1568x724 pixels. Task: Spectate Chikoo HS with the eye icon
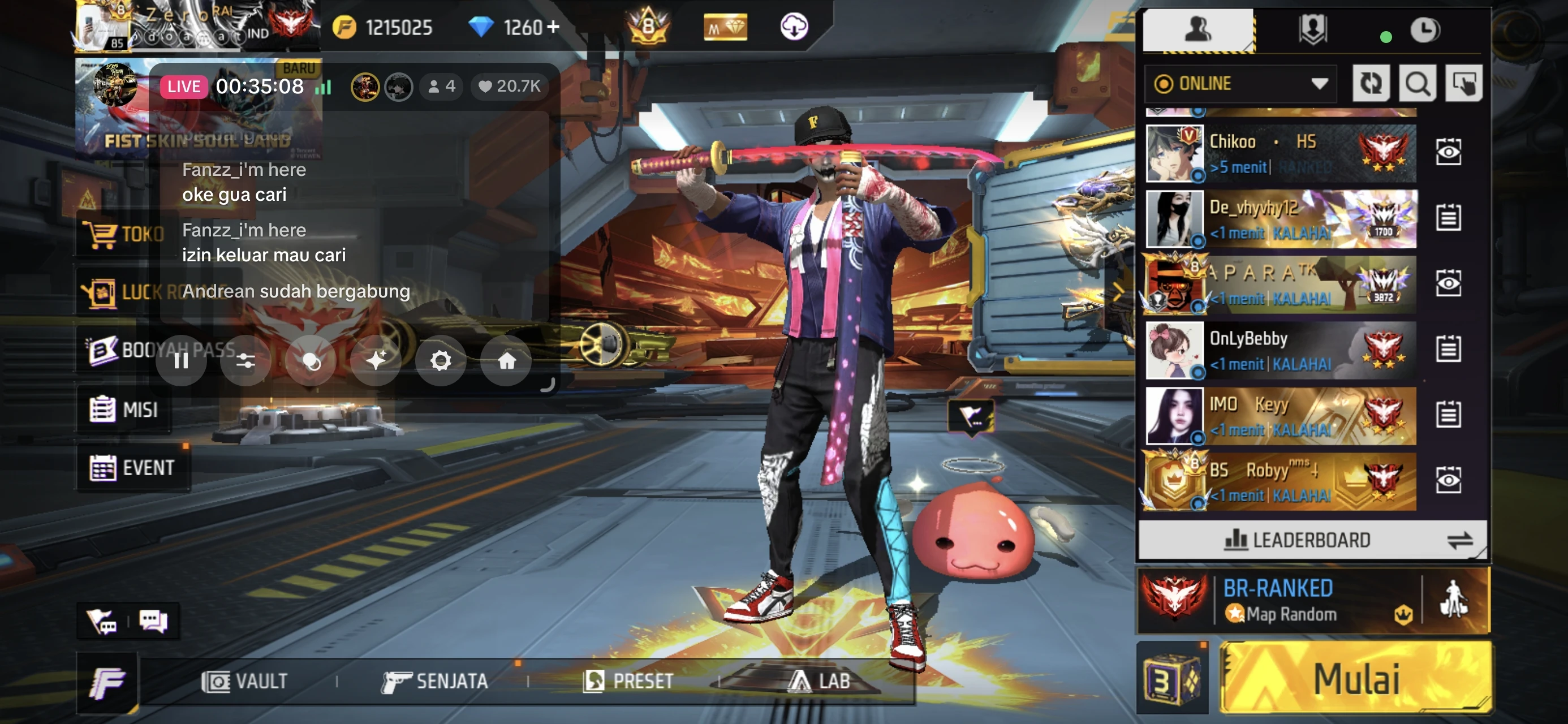[x=1448, y=152]
